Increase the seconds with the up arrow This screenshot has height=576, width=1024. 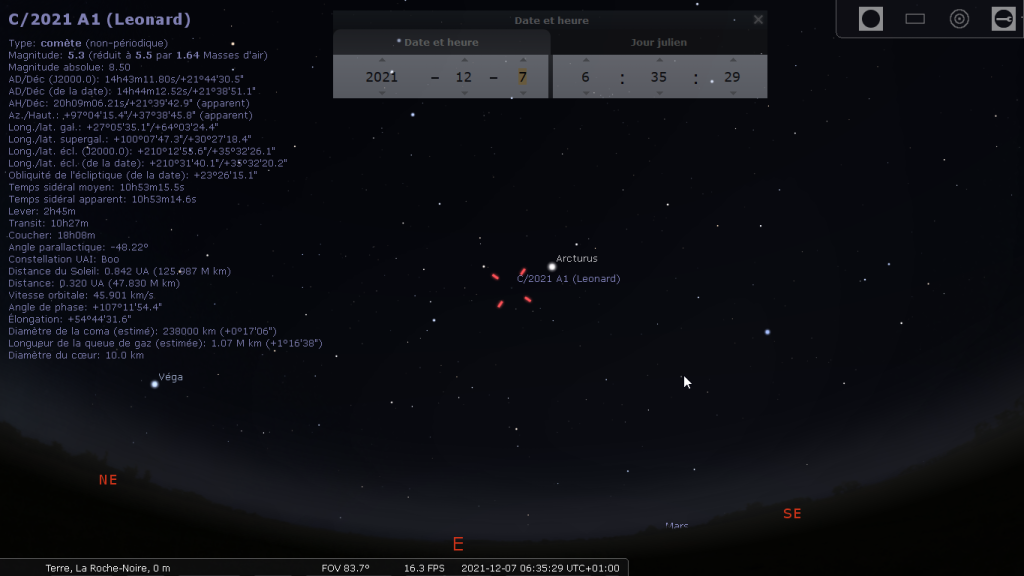pyautogui.click(x=731, y=60)
